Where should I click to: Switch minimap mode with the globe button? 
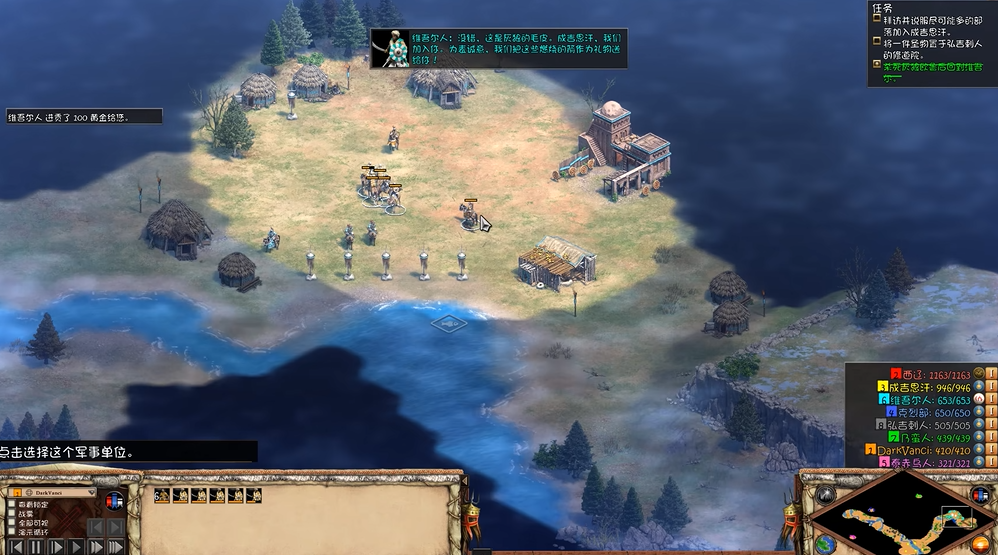pyautogui.click(x=826, y=544)
